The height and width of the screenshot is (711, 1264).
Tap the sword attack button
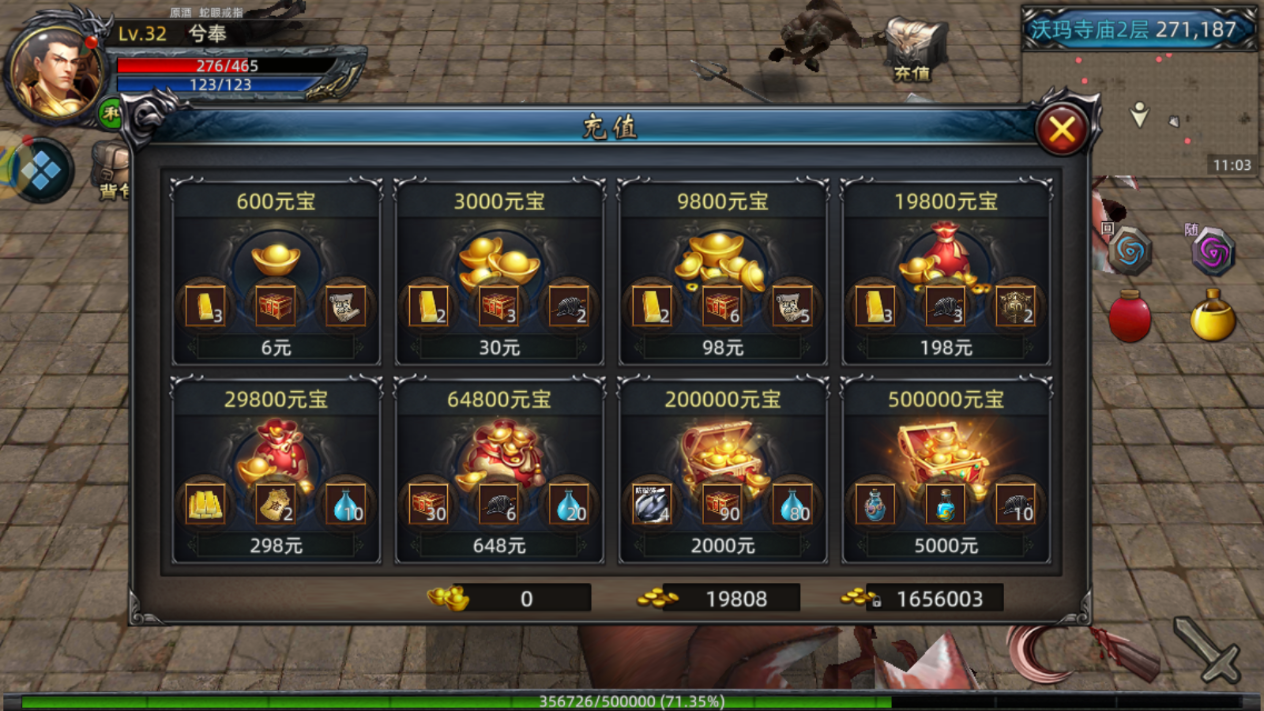click(x=1208, y=650)
